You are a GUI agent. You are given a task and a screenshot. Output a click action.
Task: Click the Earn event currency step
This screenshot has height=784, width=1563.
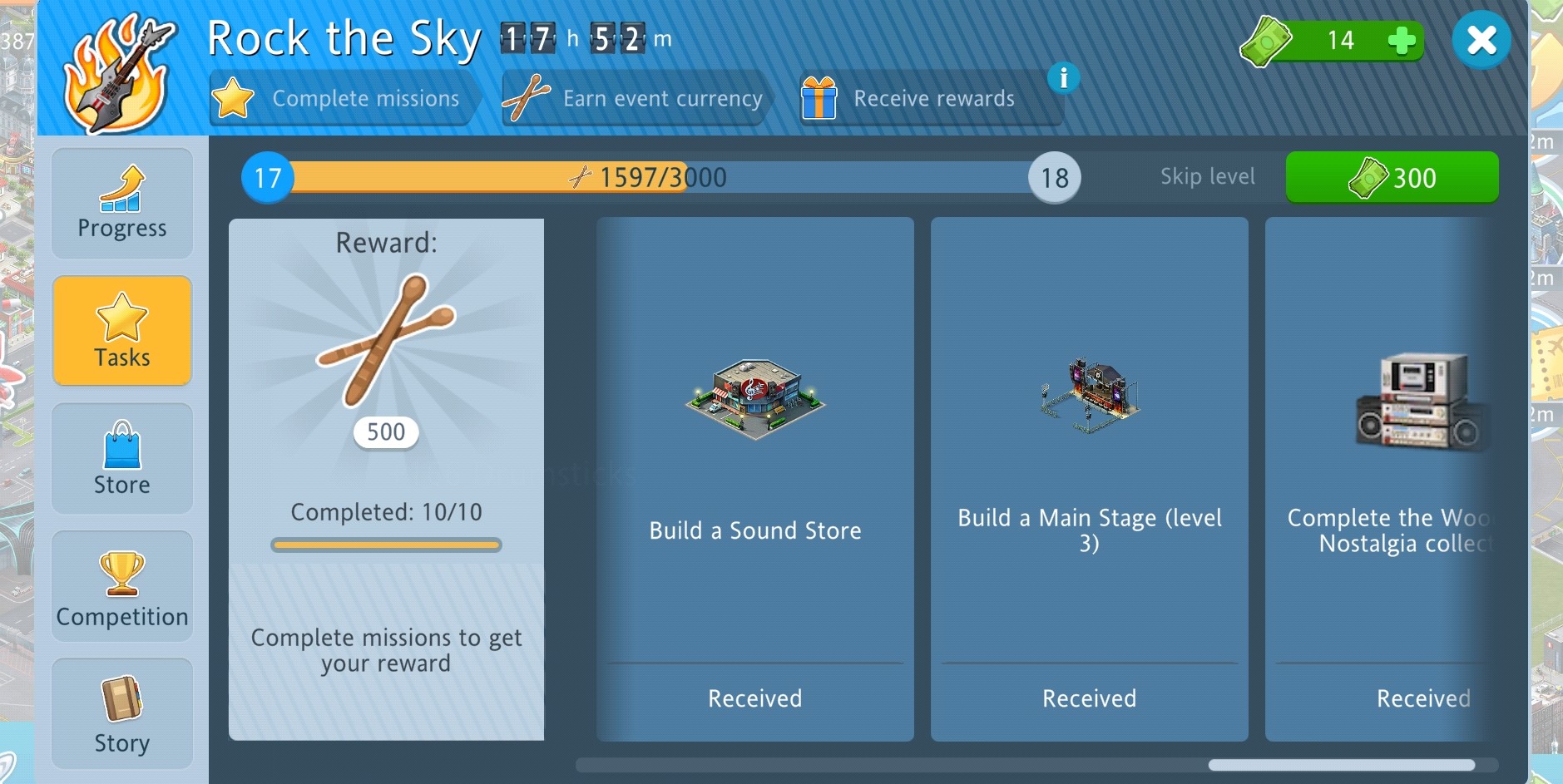click(636, 98)
